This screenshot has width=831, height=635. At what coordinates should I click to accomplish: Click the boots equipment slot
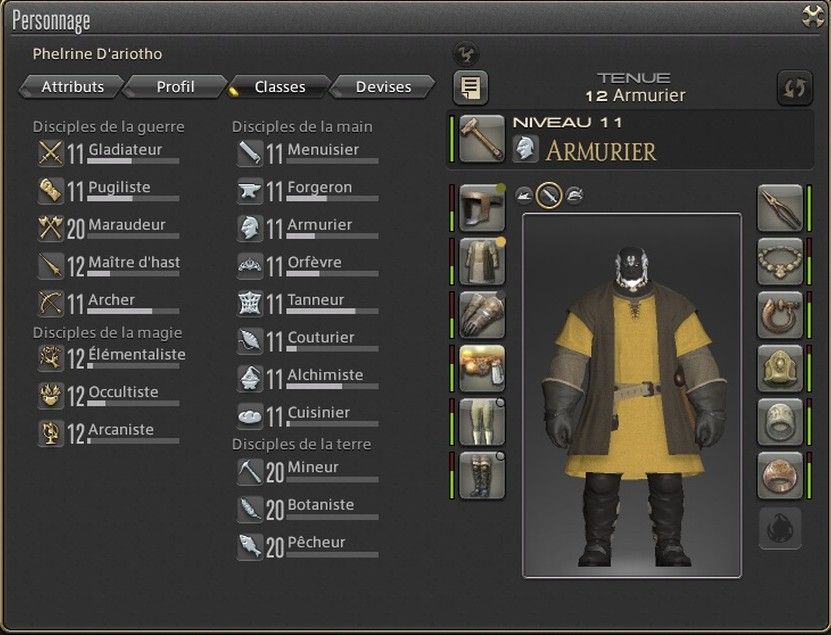click(x=481, y=475)
